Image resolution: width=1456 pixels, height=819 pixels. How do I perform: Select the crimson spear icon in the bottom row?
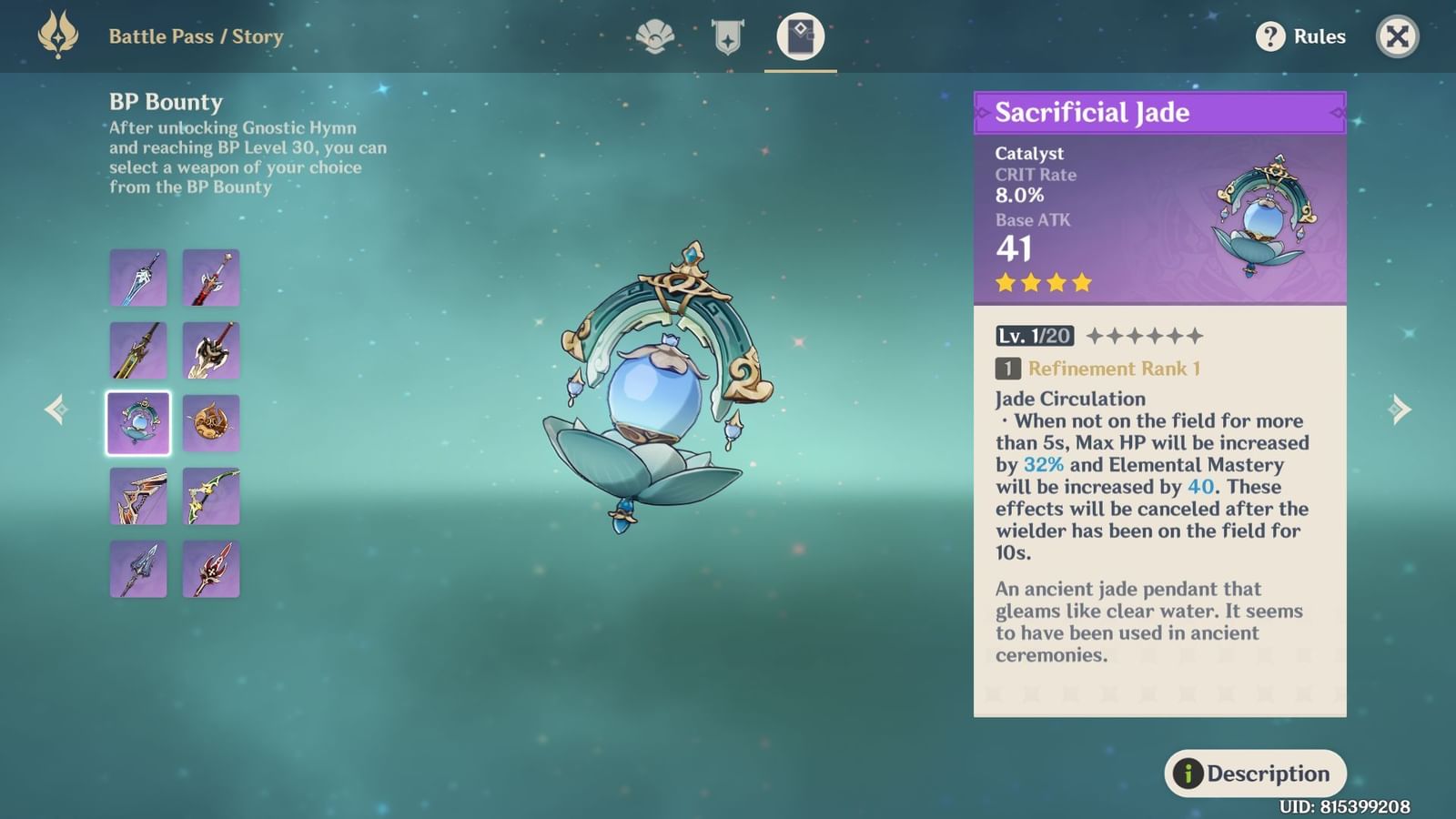pos(210,567)
